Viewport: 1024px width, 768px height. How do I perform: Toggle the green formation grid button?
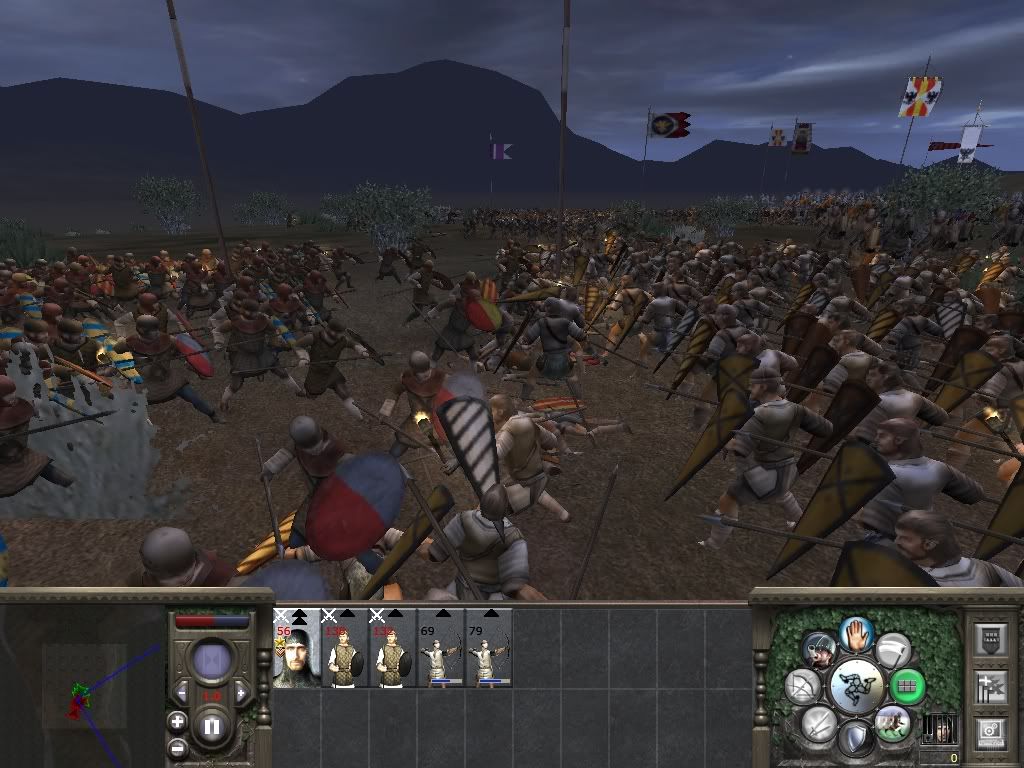click(x=907, y=687)
